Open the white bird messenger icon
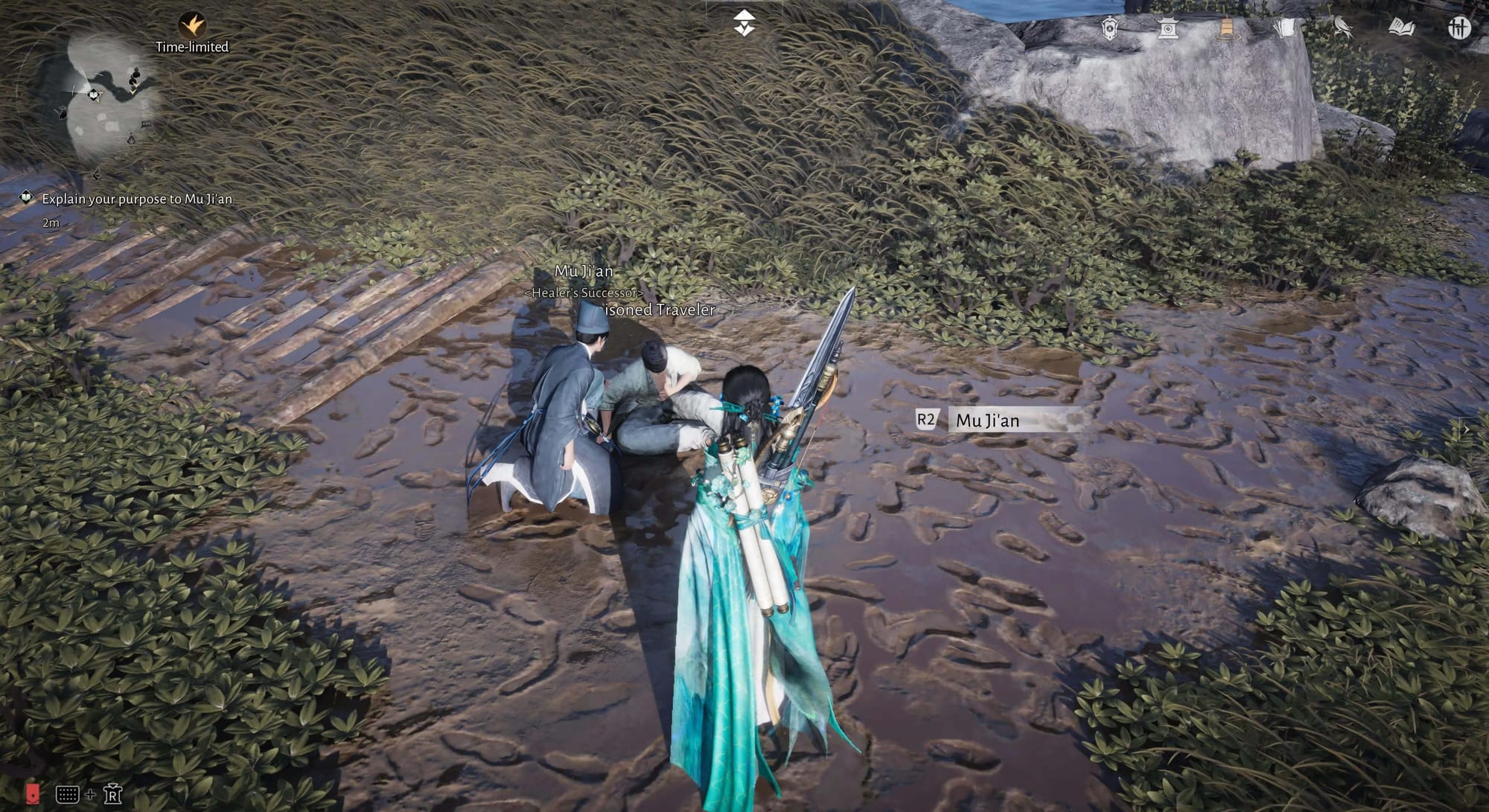1489x812 pixels. [x=1342, y=28]
